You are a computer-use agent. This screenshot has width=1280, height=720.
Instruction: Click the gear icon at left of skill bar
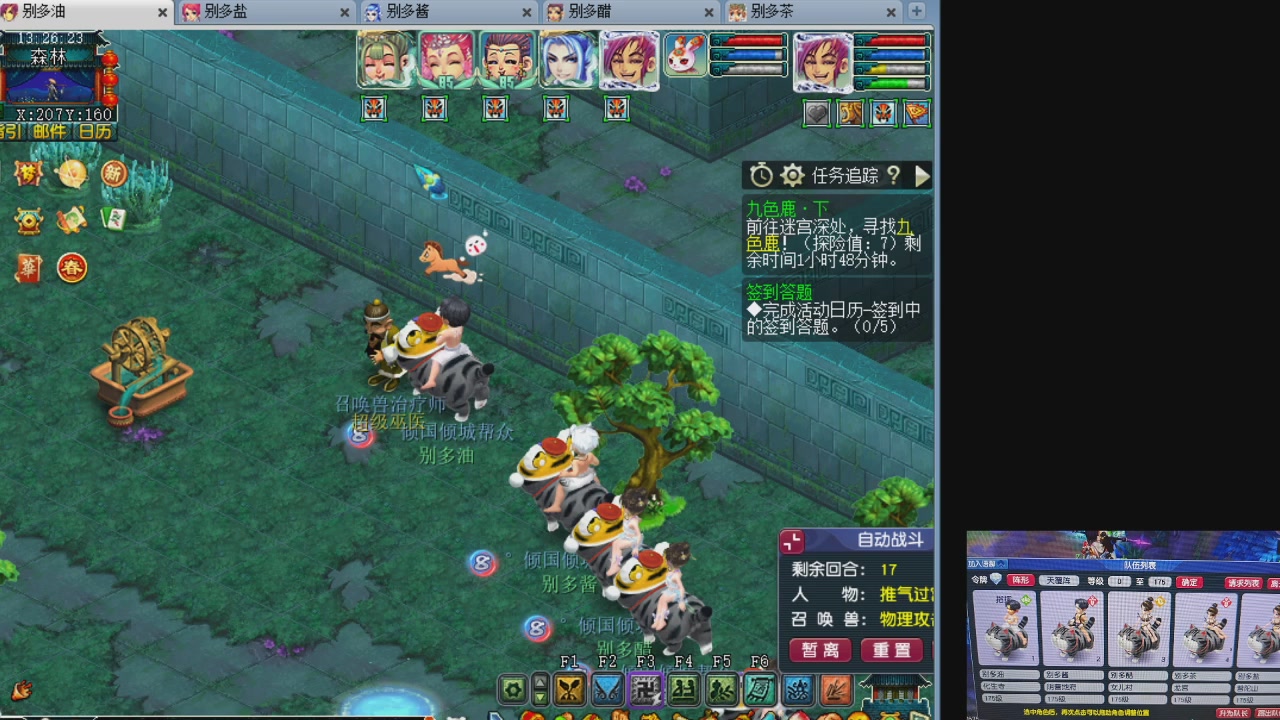coord(514,689)
